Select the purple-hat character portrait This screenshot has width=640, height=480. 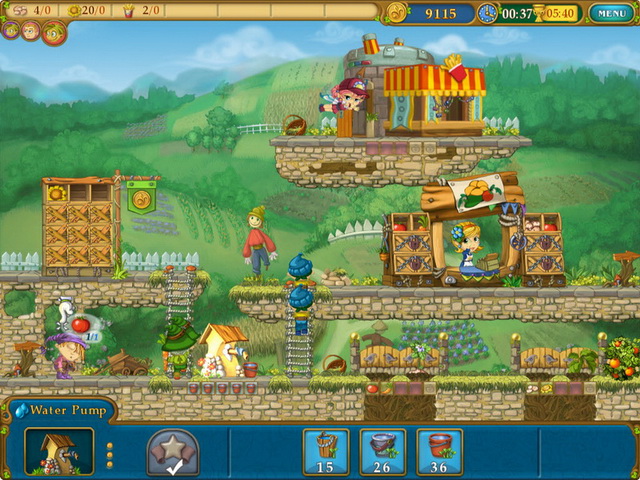point(10,29)
